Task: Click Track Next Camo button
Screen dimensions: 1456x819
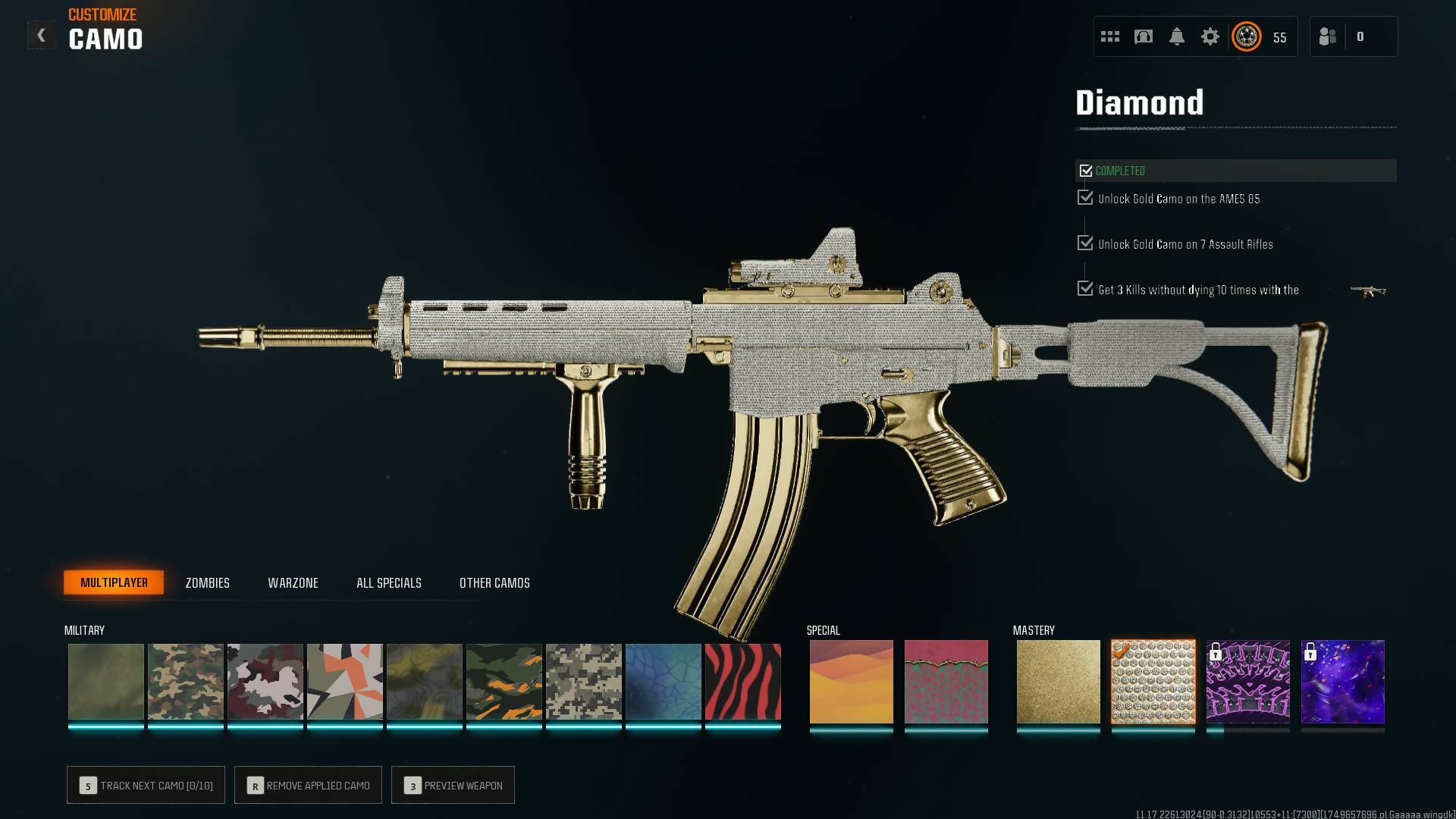Action: [x=146, y=786]
